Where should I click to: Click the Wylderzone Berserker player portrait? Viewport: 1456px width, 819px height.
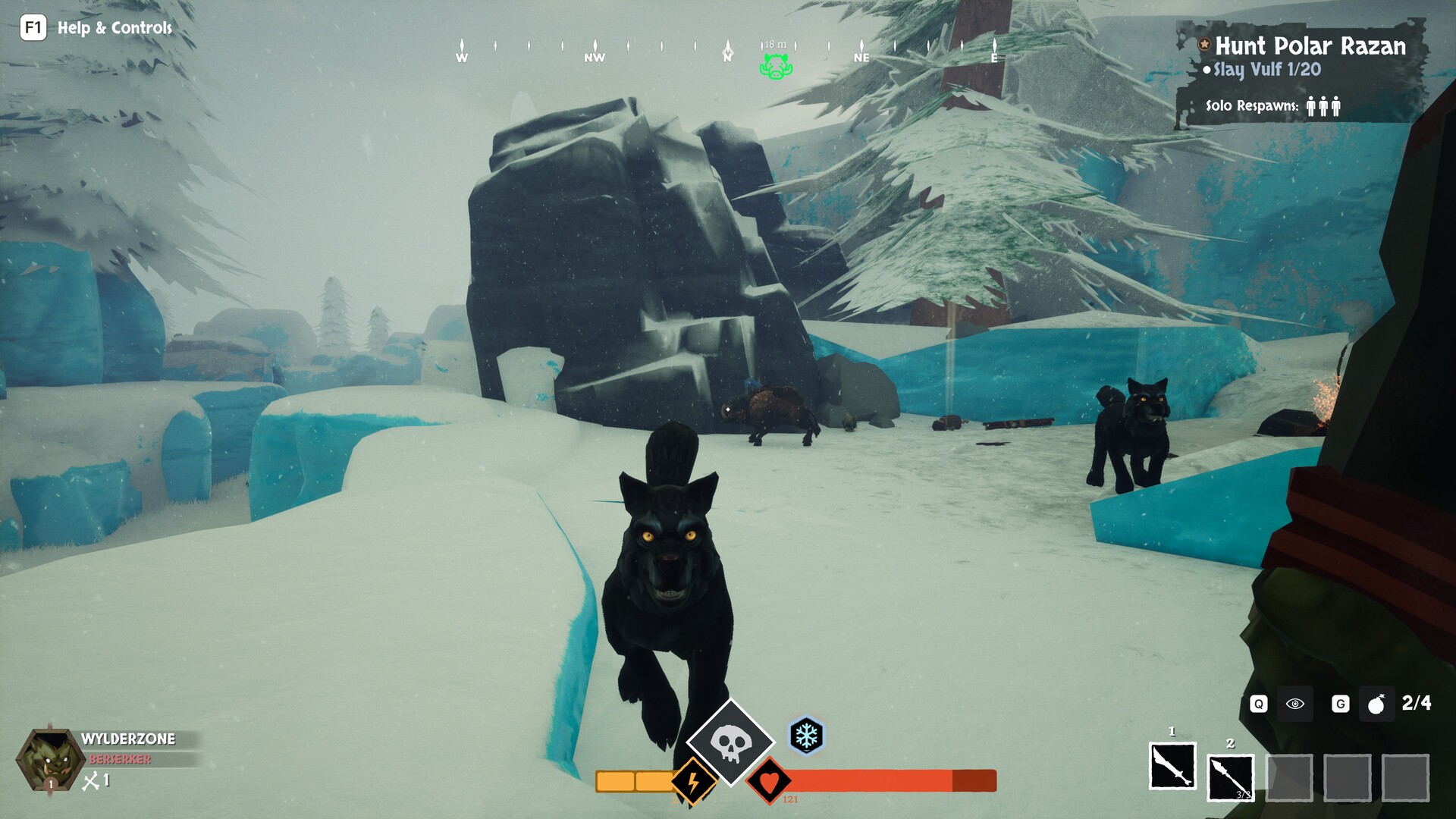pyautogui.click(x=50, y=760)
